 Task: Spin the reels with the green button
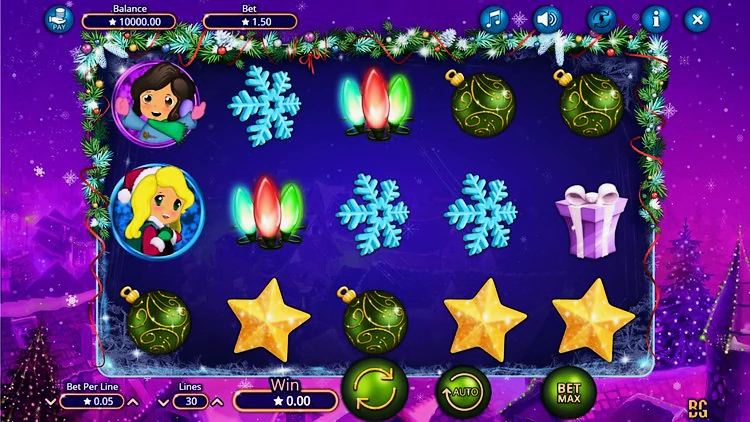click(375, 389)
